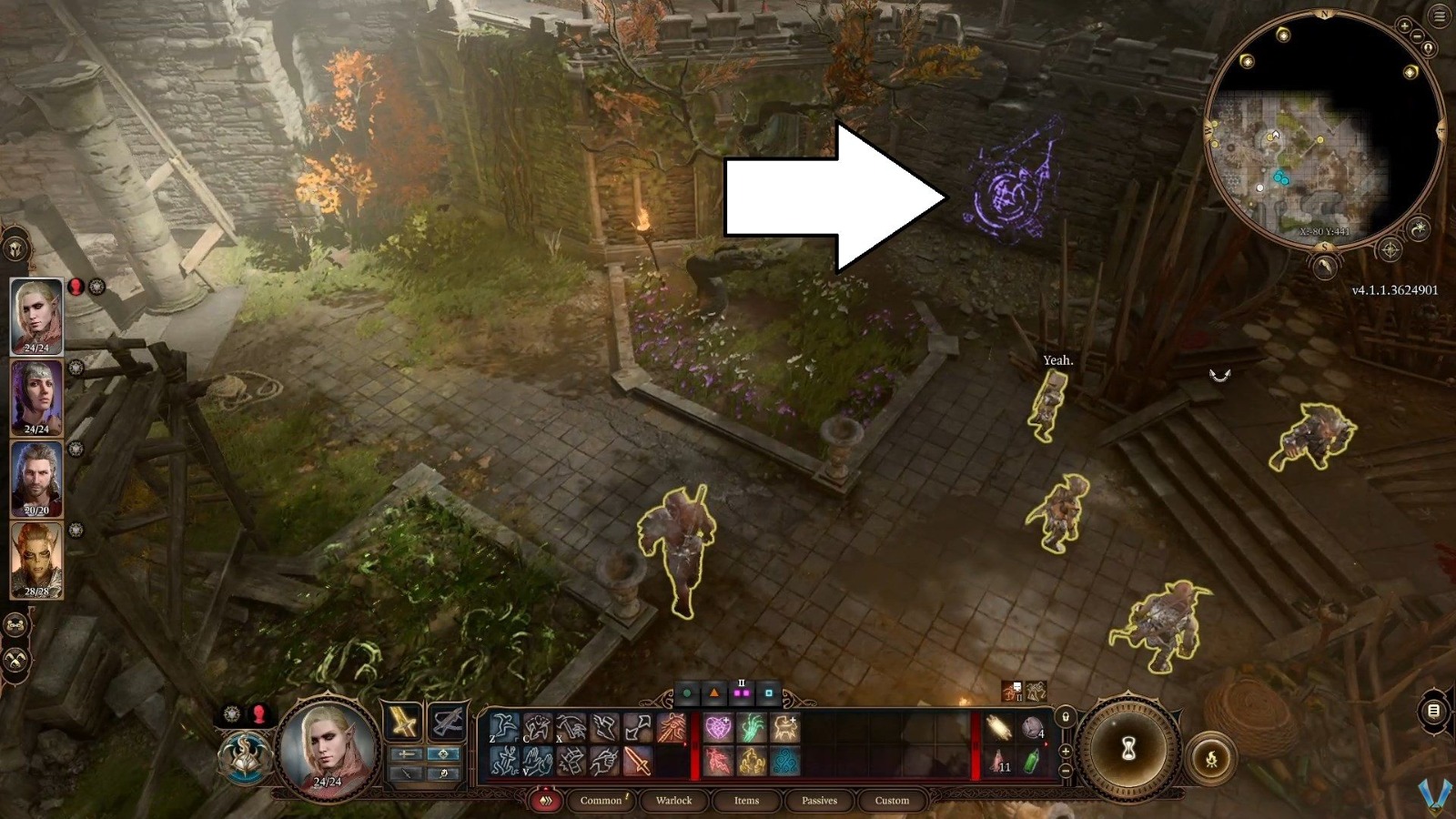Image resolution: width=1456 pixels, height=819 pixels.
Task: Toggle the hotbar lock padlock
Action: [1066, 717]
